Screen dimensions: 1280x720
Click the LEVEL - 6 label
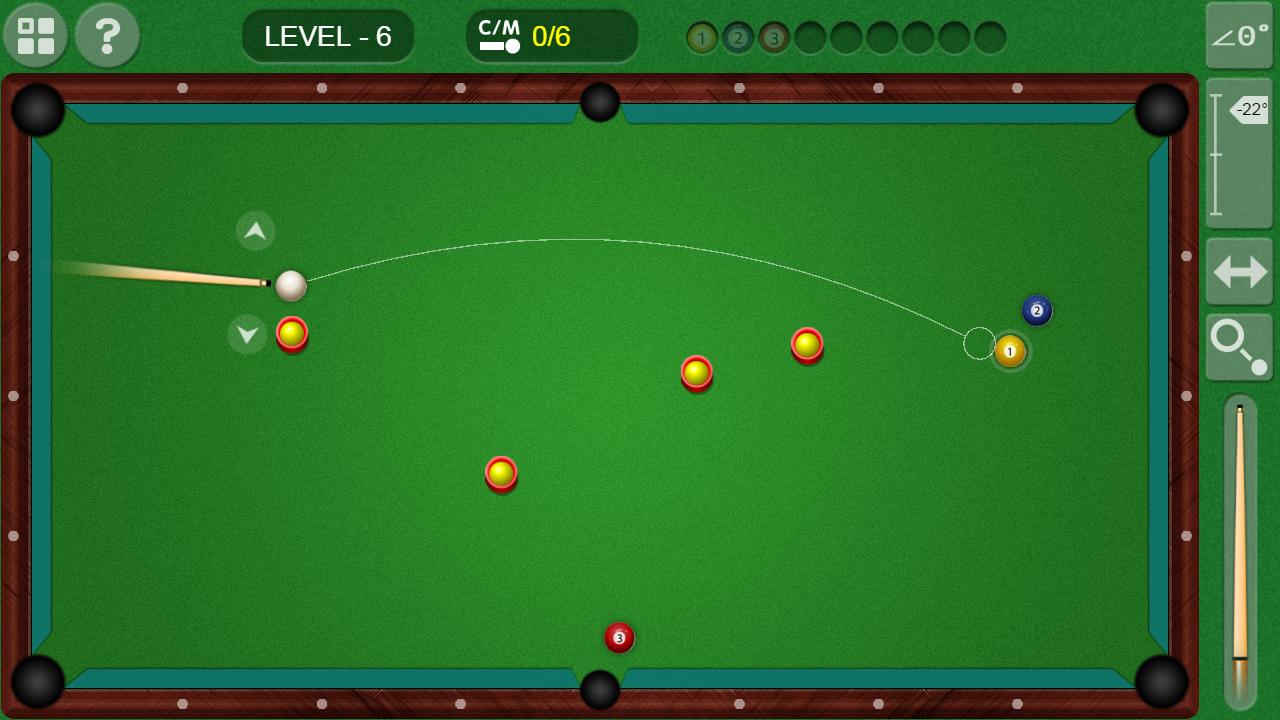pyautogui.click(x=328, y=36)
